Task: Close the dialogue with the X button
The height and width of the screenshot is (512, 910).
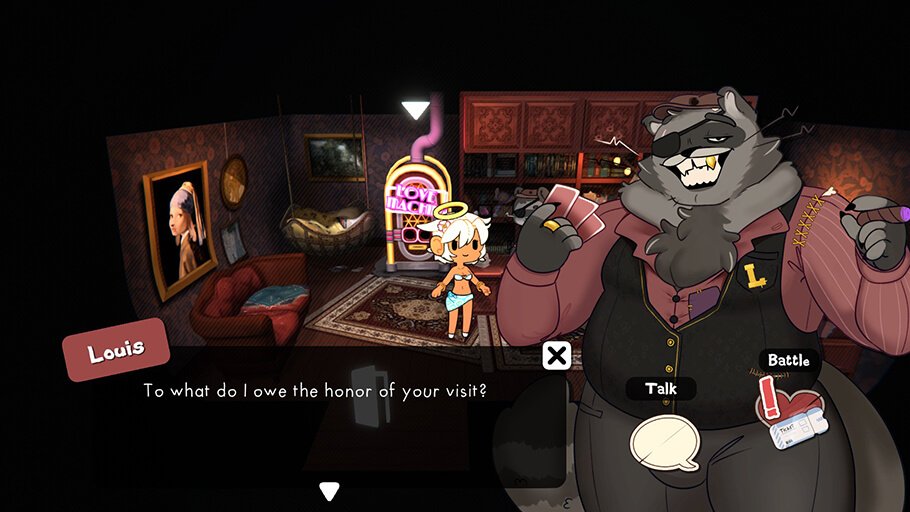Action: click(557, 355)
